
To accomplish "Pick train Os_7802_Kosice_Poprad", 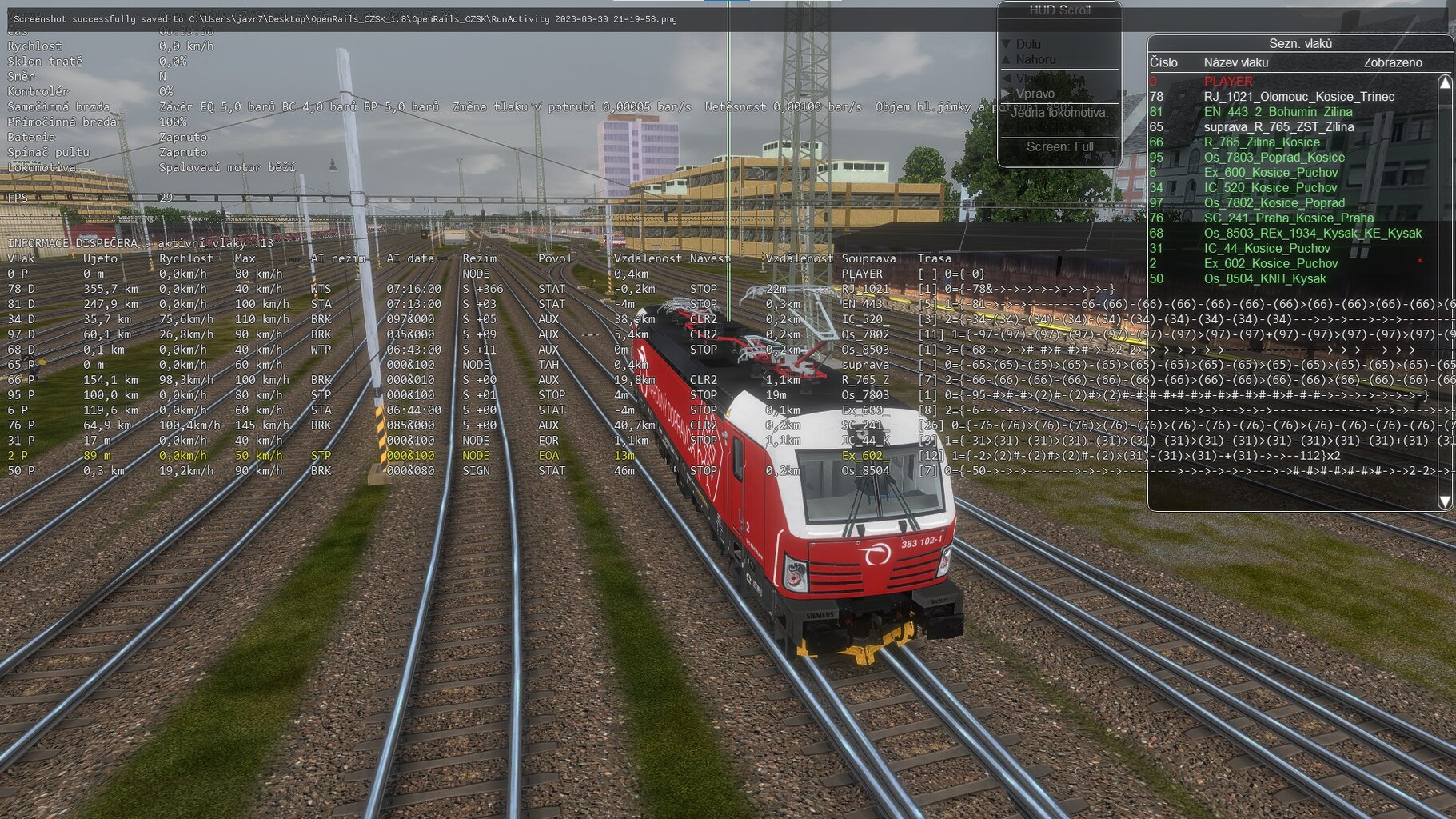I will point(1274,203).
